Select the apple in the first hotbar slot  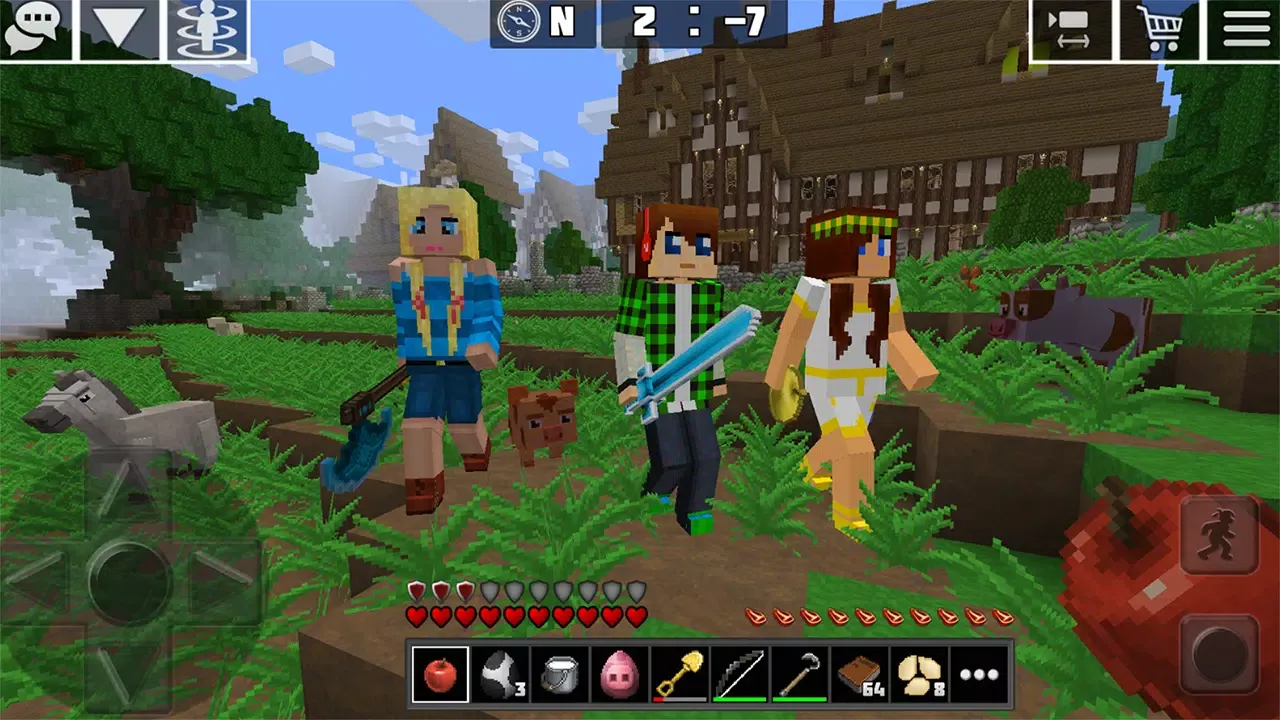pyautogui.click(x=441, y=673)
